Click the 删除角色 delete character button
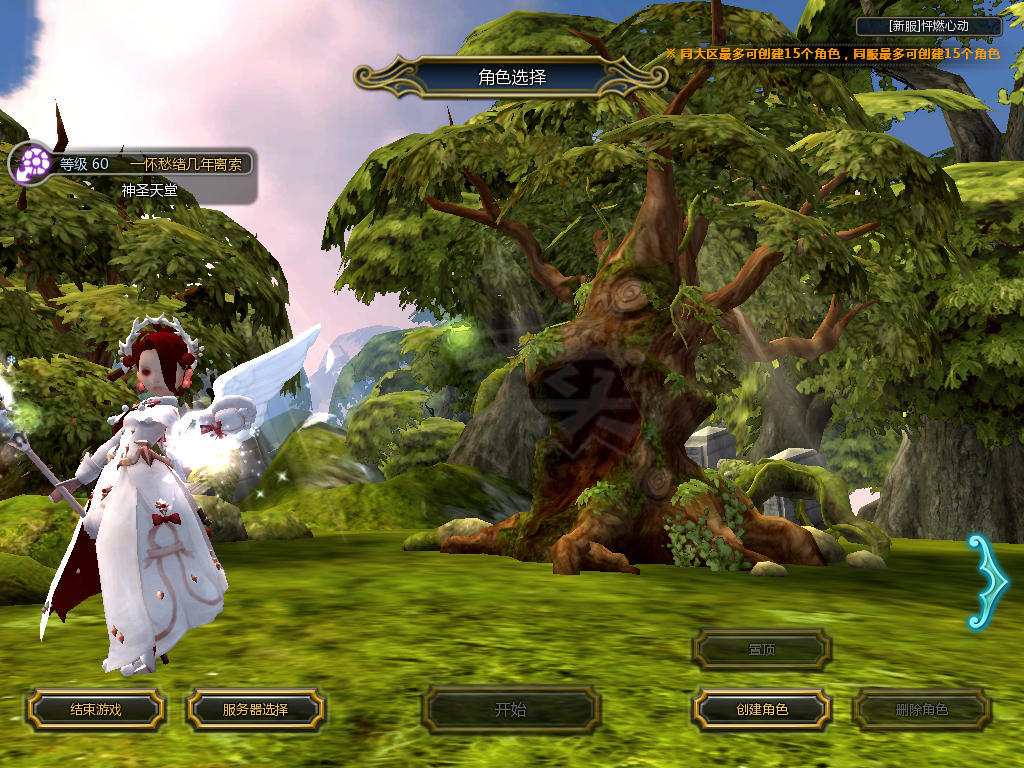The height and width of the screenshot is (768, 1024). (921, 710)
